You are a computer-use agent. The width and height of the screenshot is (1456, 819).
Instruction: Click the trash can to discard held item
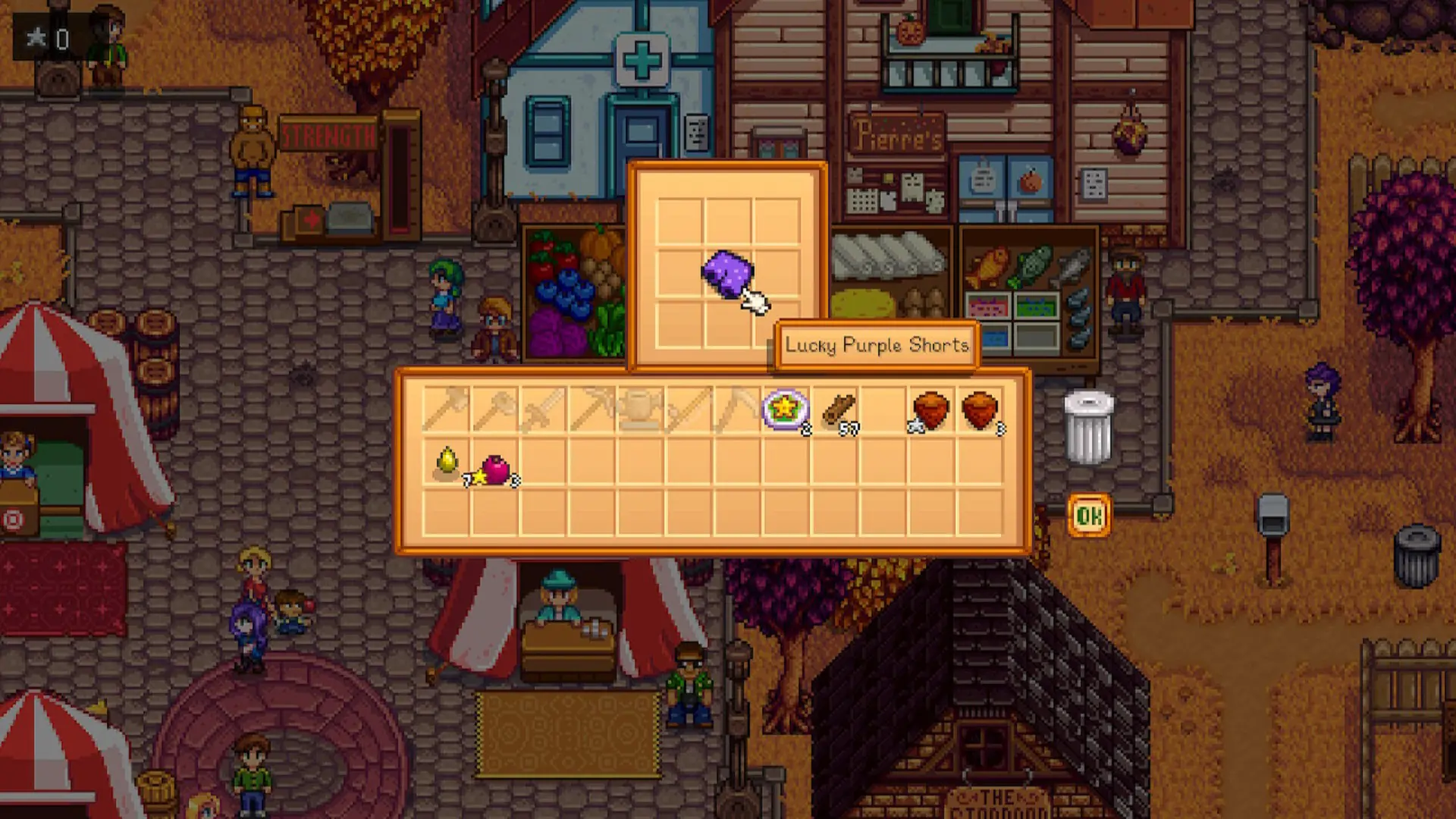point(1087,426)
